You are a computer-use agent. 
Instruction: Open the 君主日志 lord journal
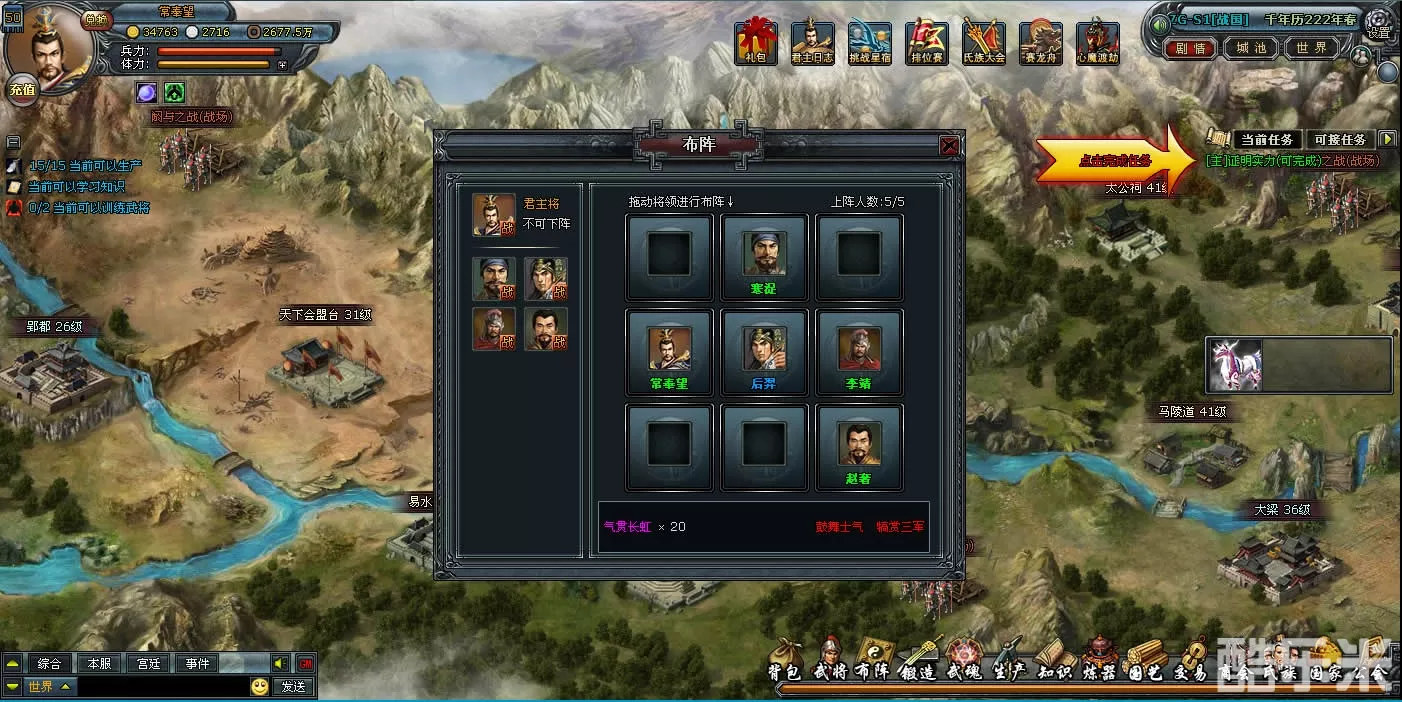pyautogui.click(x=812, y=44)
